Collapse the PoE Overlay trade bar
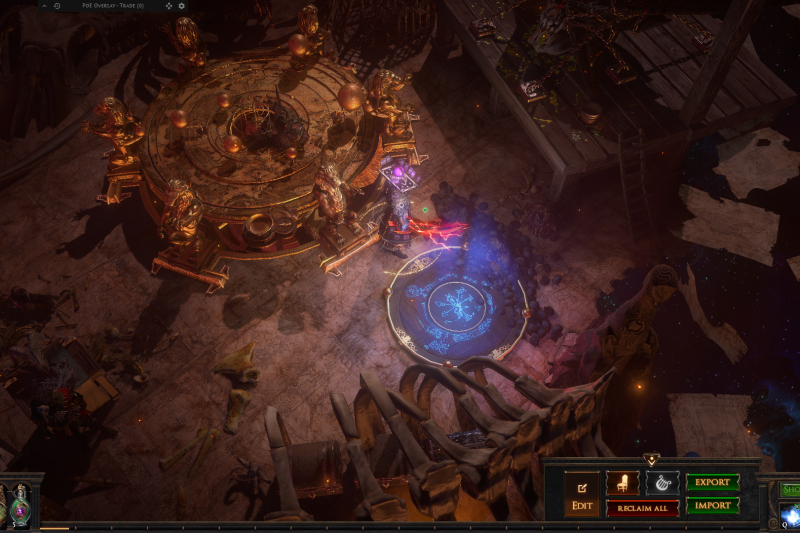Screen dimensions: 800x533 (x=44, y=6)
